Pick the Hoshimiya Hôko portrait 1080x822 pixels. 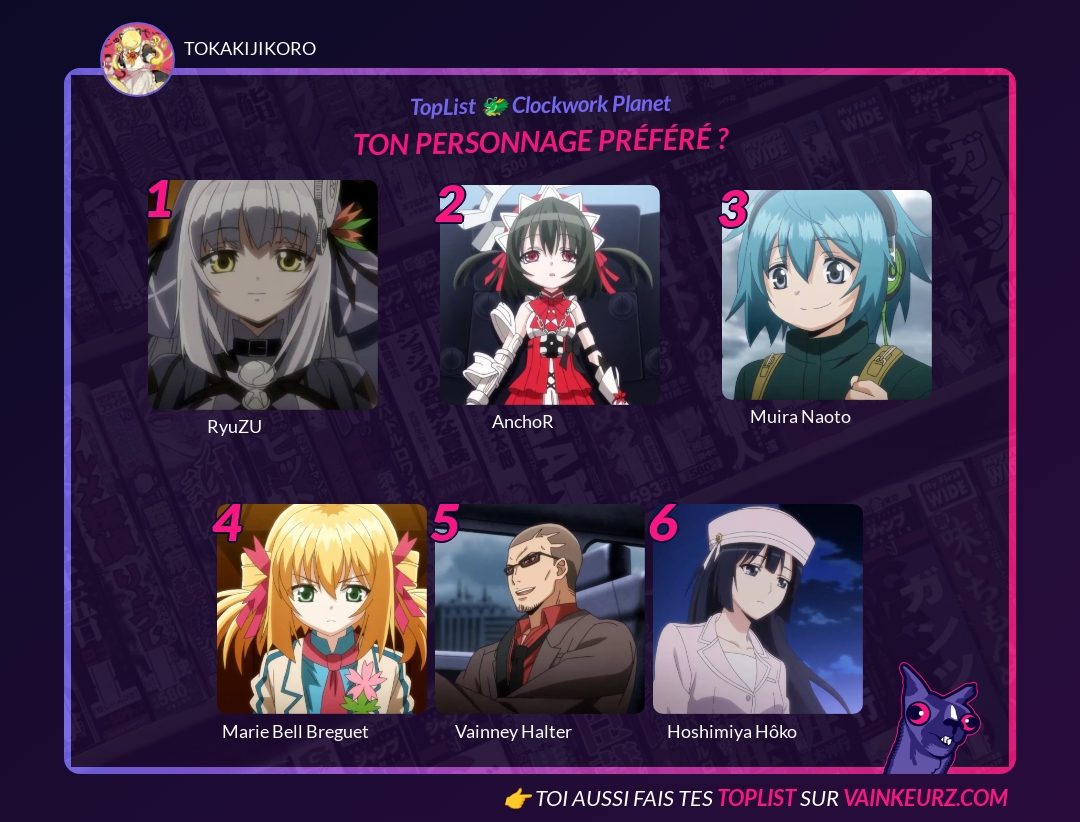(x=758, y=608)
